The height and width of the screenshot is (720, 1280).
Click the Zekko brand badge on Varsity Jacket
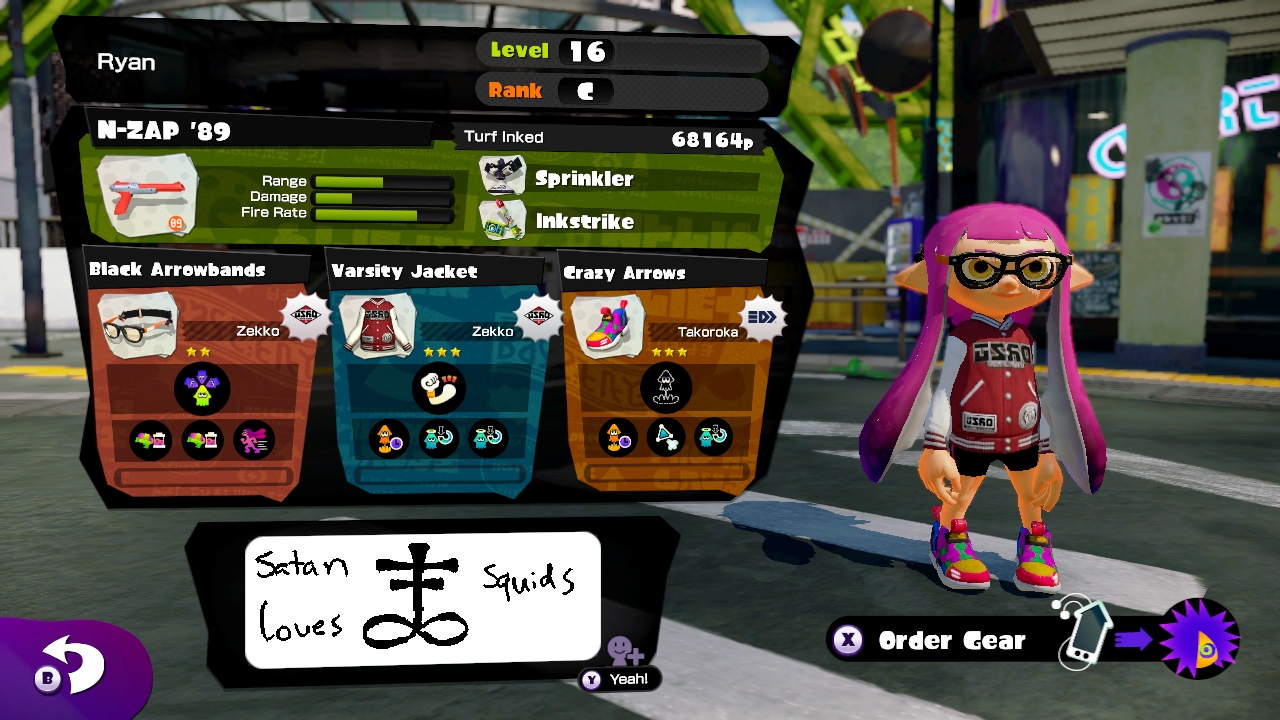coord(539,315)
